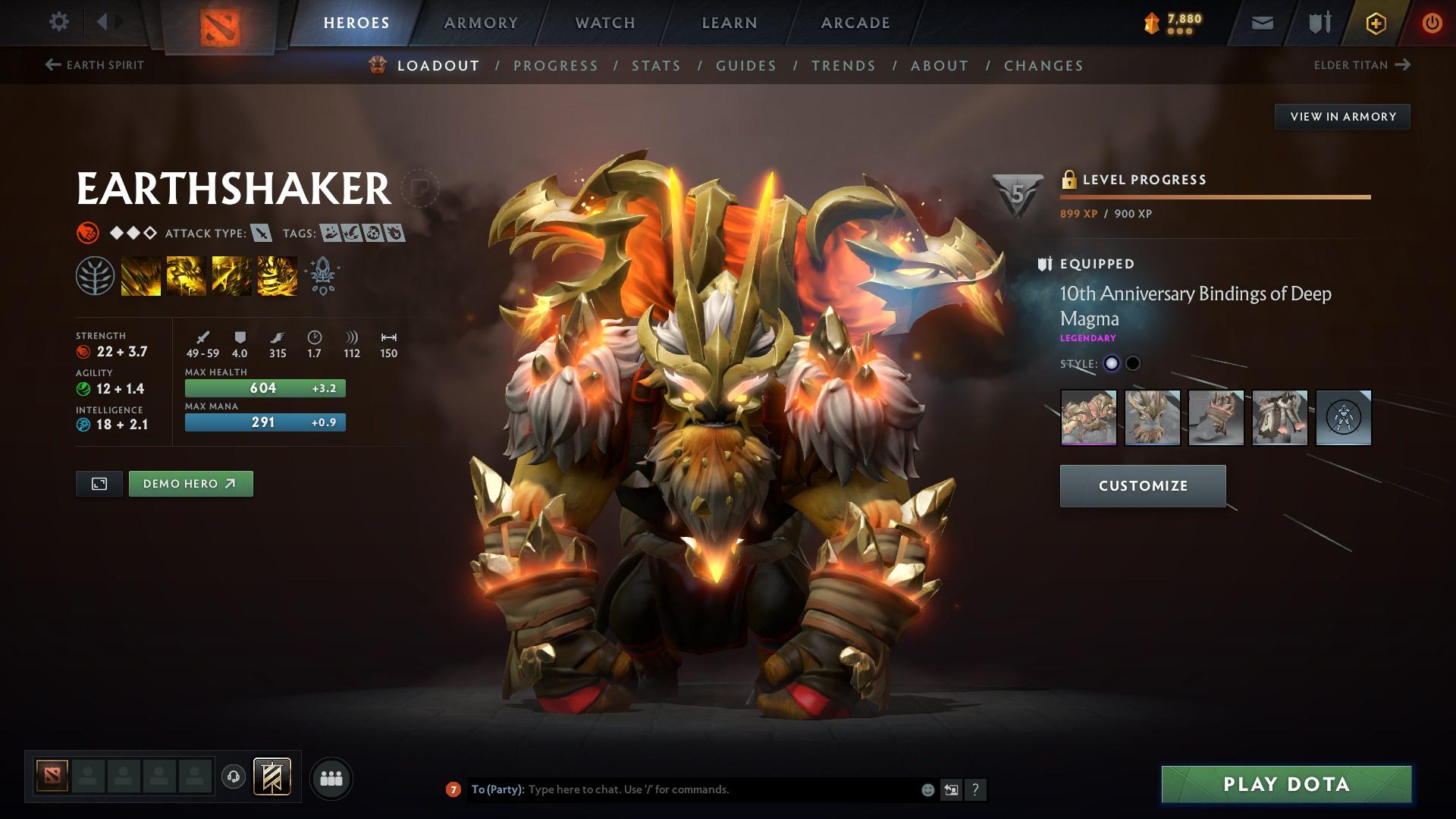Start matchmaking with Play Dota button
This screenshot has width=1456, height=819.
1286,784
